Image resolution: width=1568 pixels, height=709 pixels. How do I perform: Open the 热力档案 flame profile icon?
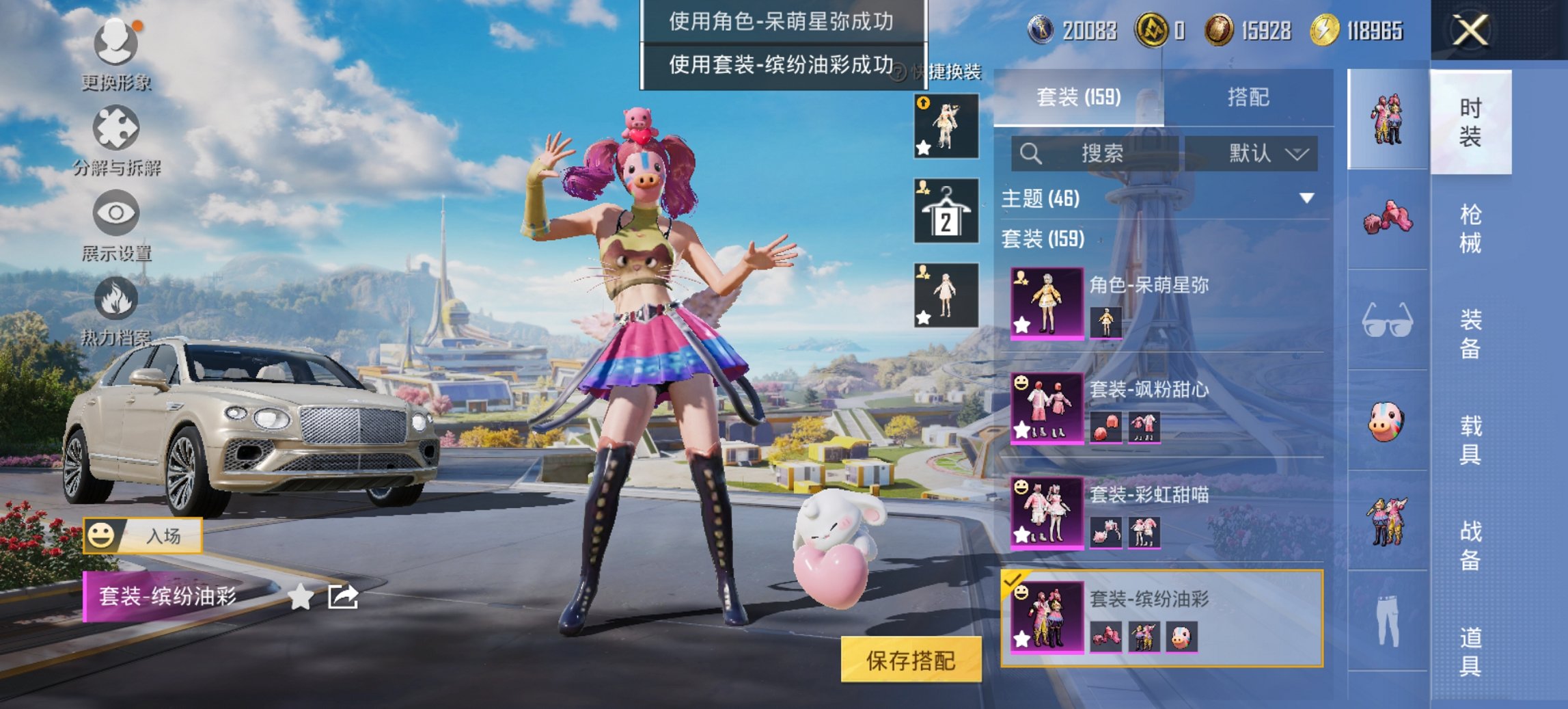pos(116,301)
